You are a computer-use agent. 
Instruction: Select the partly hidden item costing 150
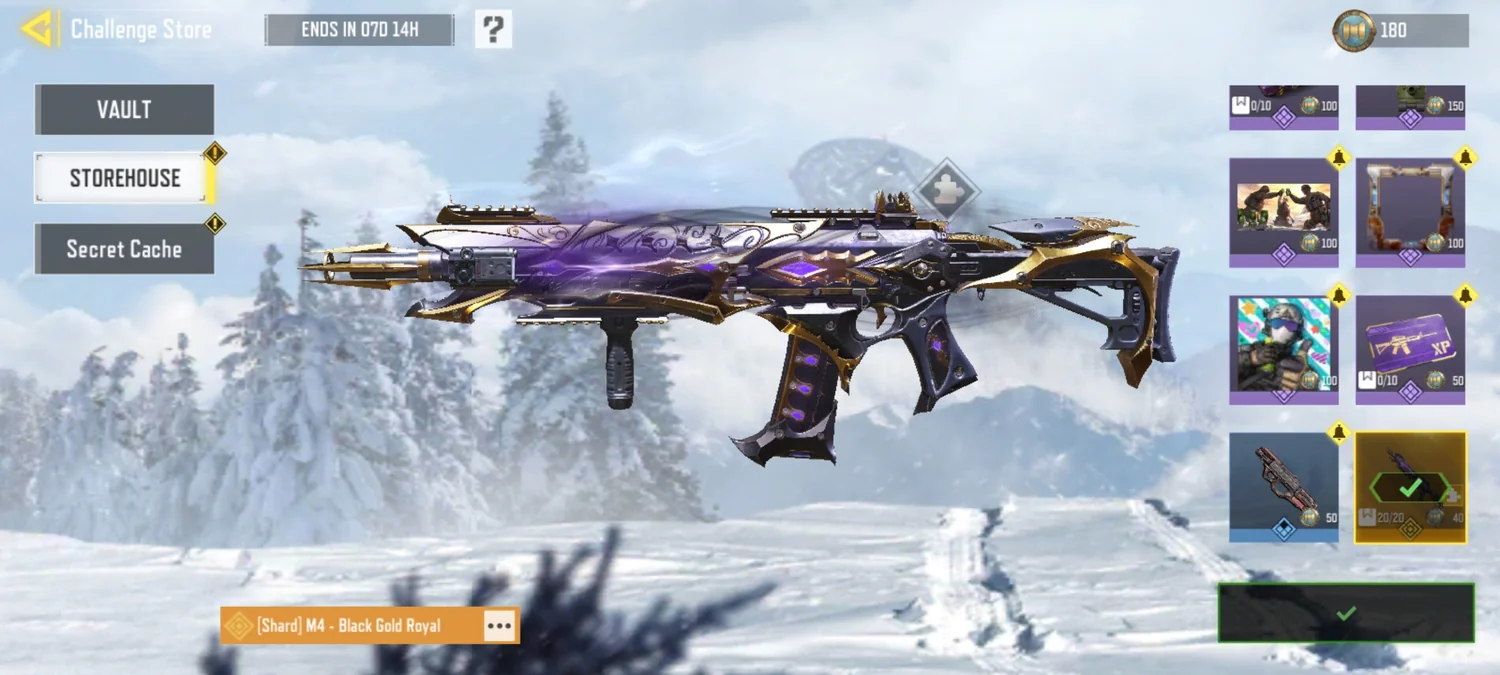coord(1410,107)
